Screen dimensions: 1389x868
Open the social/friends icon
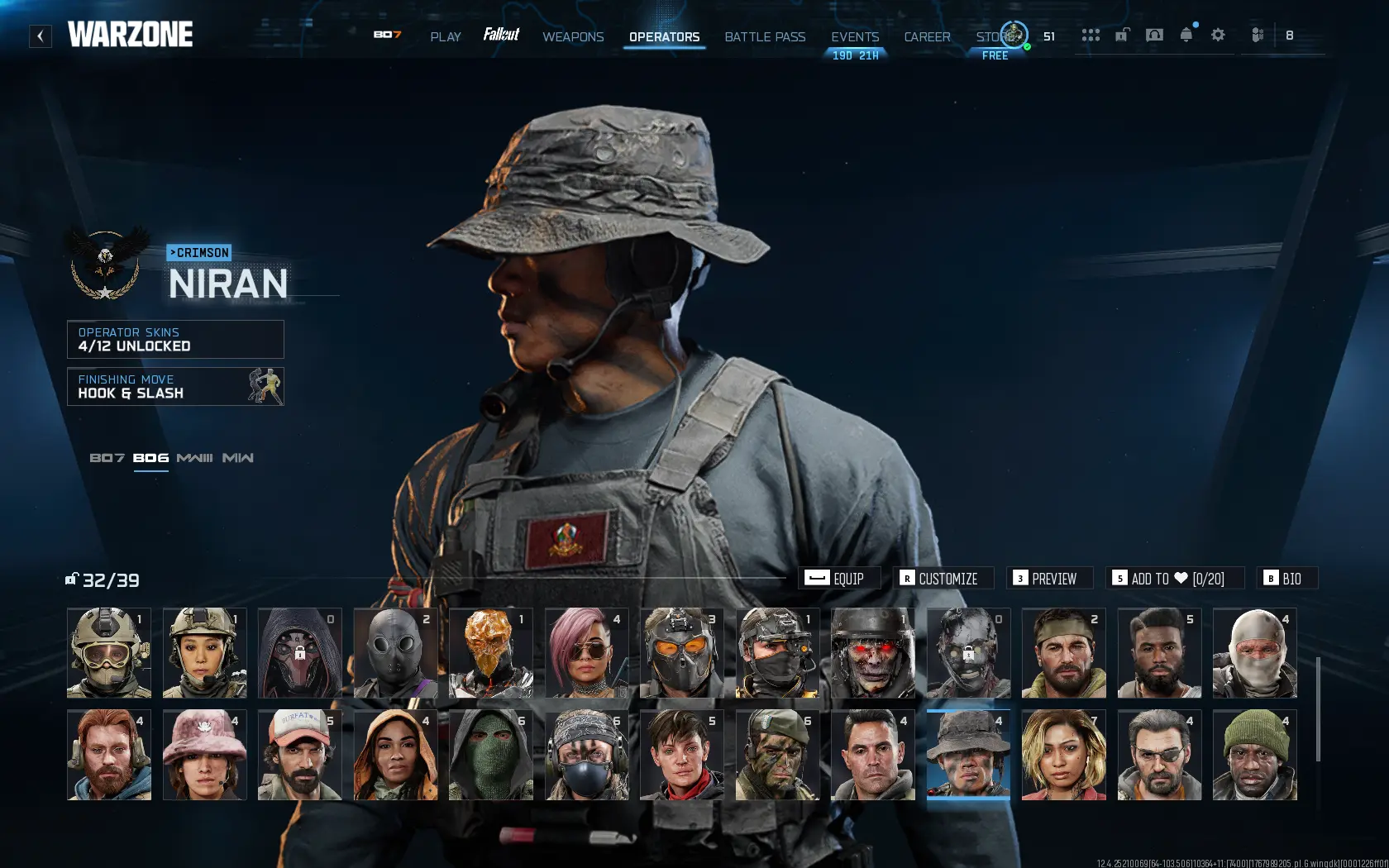(1258, 35)
